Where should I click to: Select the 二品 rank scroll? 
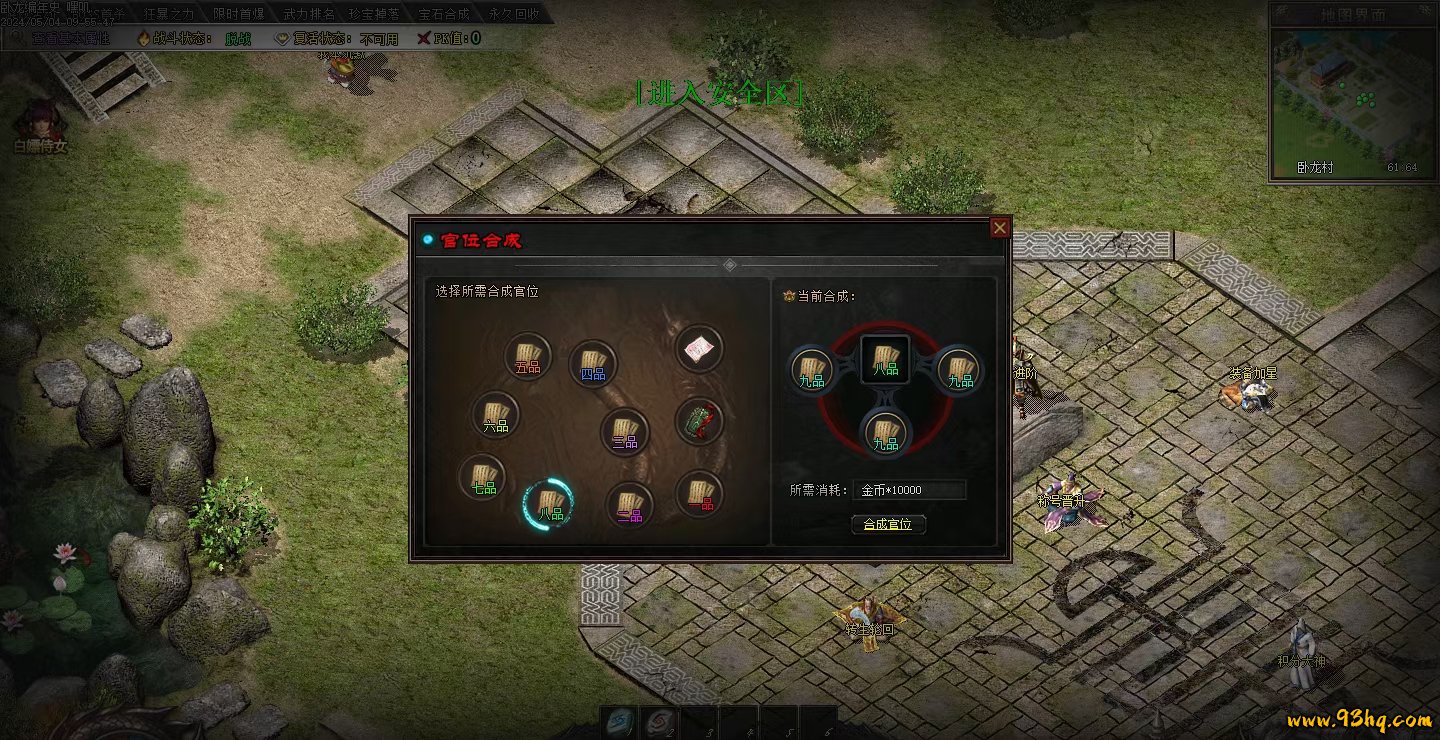pyautogui.click(x=629, y=505)
